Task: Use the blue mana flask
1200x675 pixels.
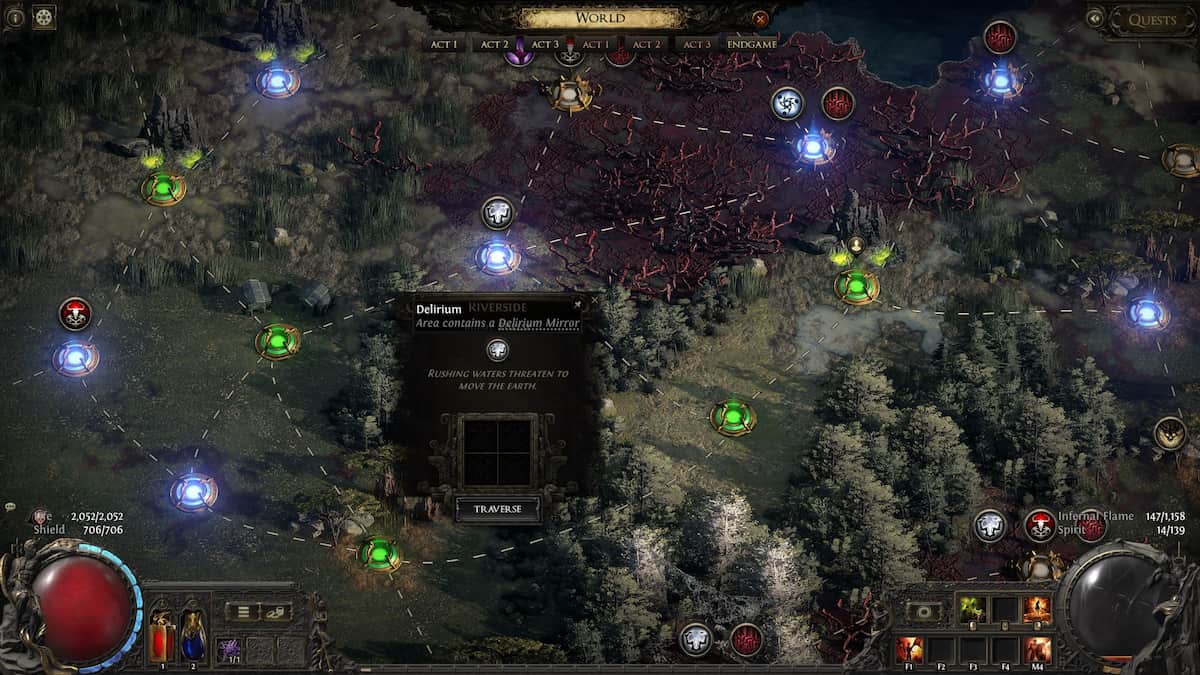Action: (193, 635)
